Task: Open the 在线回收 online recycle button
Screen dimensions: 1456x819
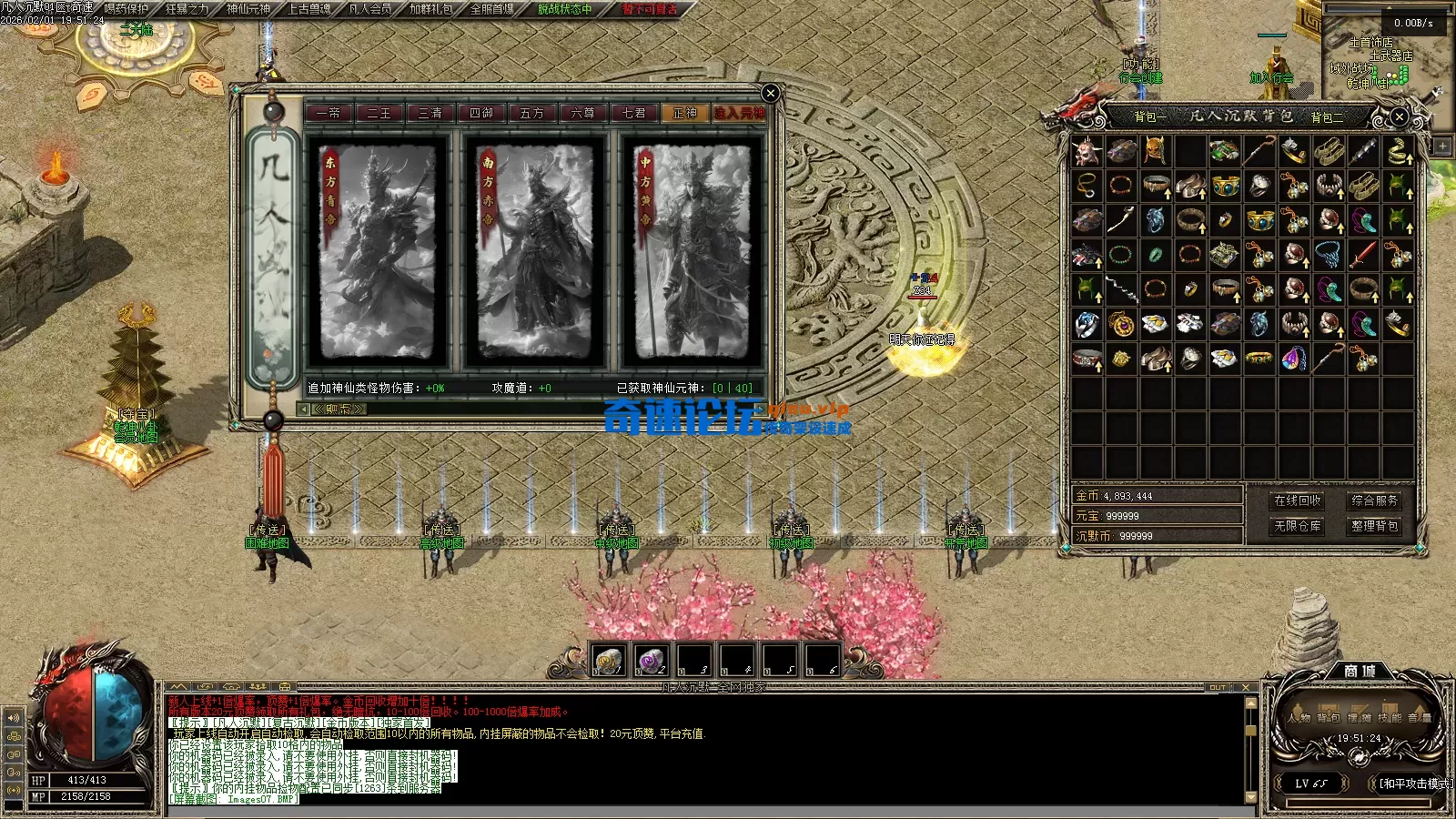Action: tap(1297, 500)
